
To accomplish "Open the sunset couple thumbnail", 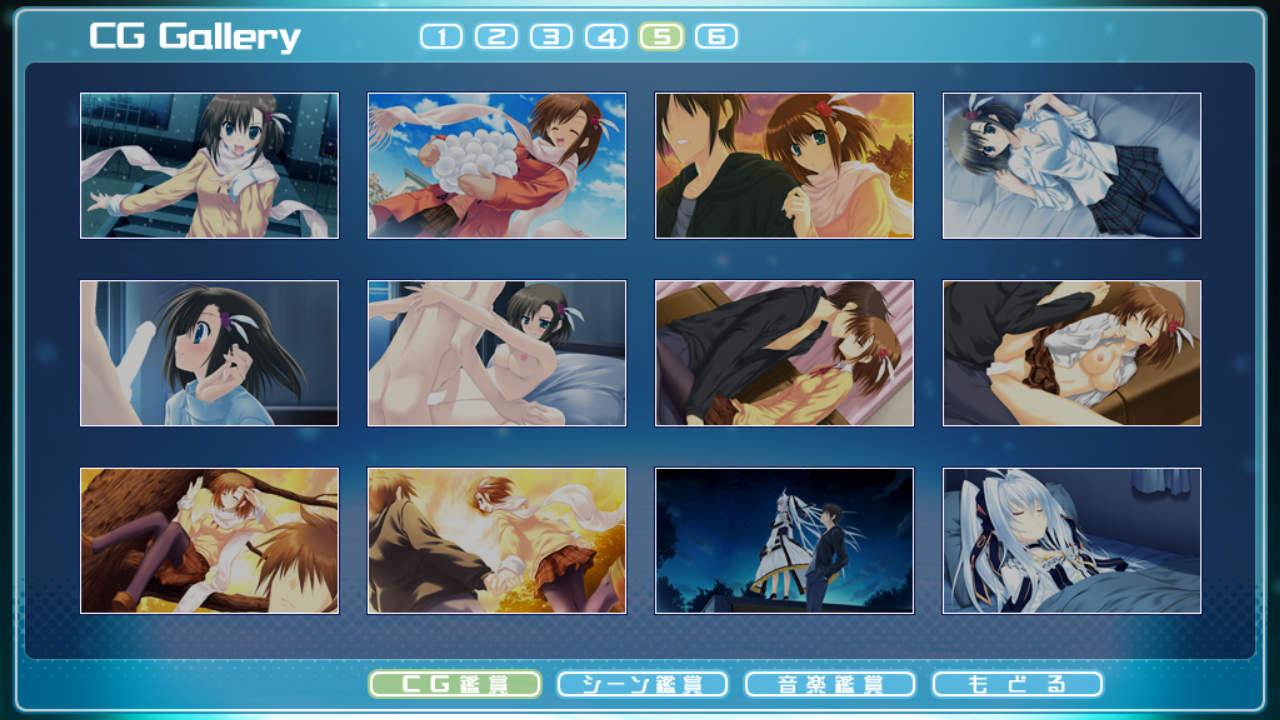I will coord(784,166).
